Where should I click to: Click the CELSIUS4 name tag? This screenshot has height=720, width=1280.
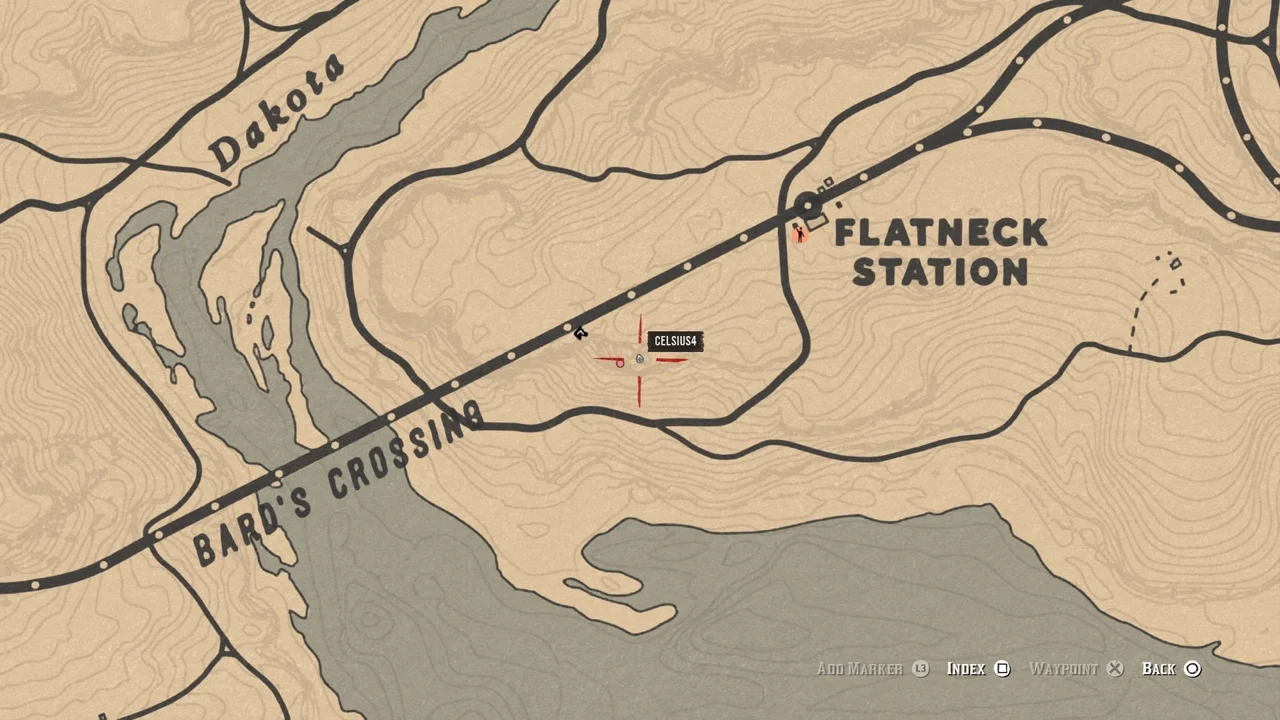675,341
